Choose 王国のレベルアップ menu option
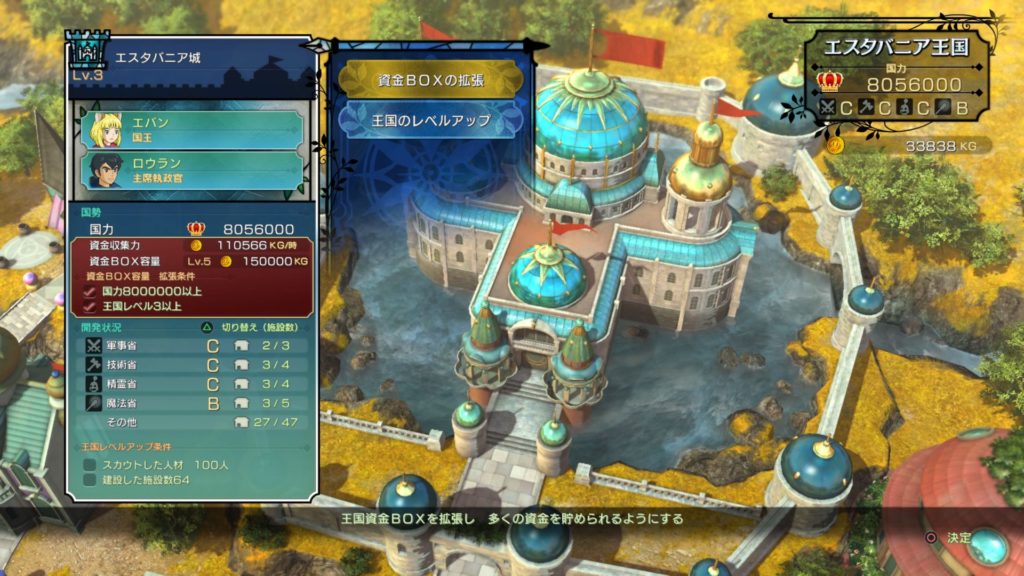 (x=430, y=120)
